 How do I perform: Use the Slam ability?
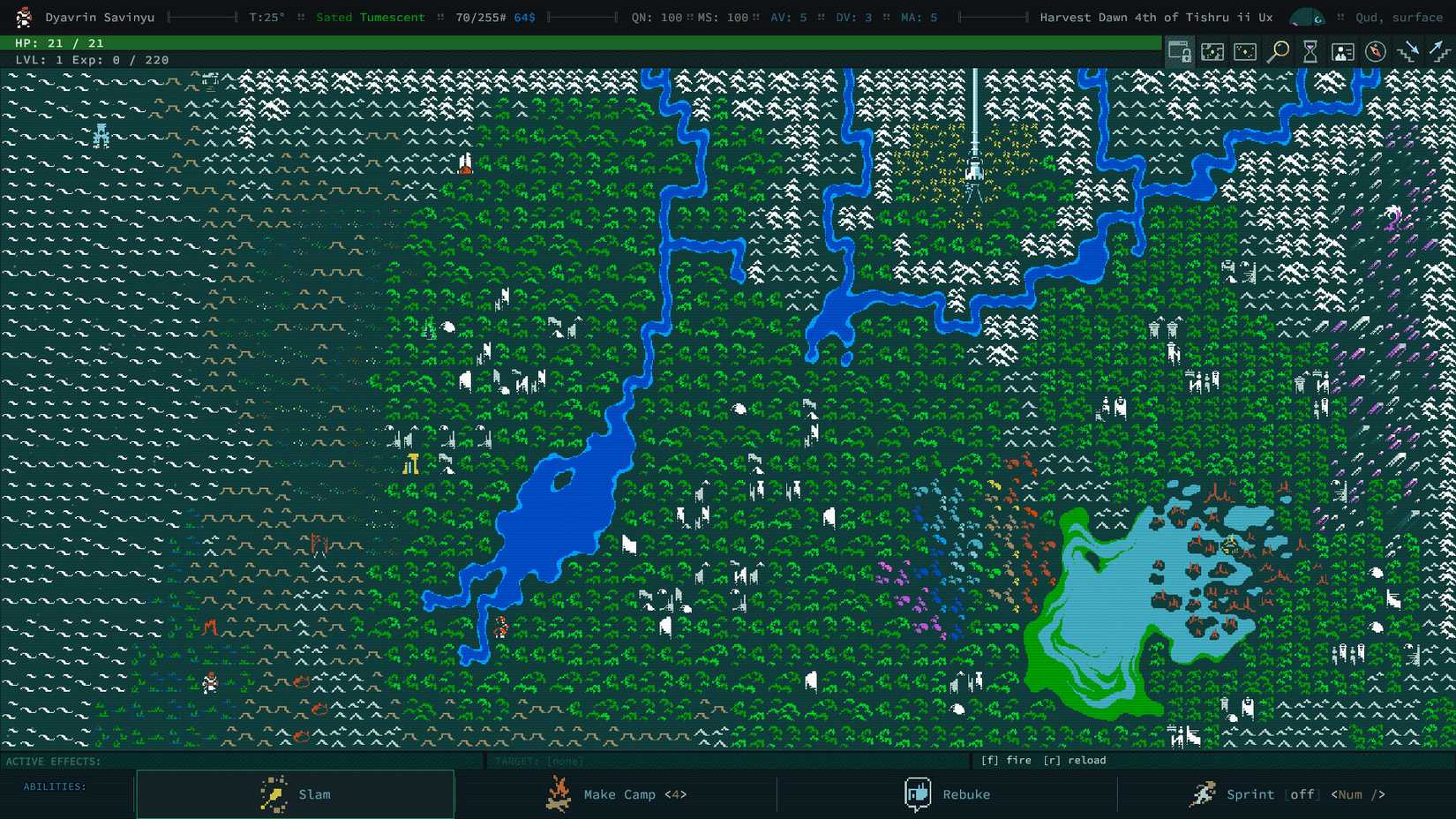tap(294, 793)
